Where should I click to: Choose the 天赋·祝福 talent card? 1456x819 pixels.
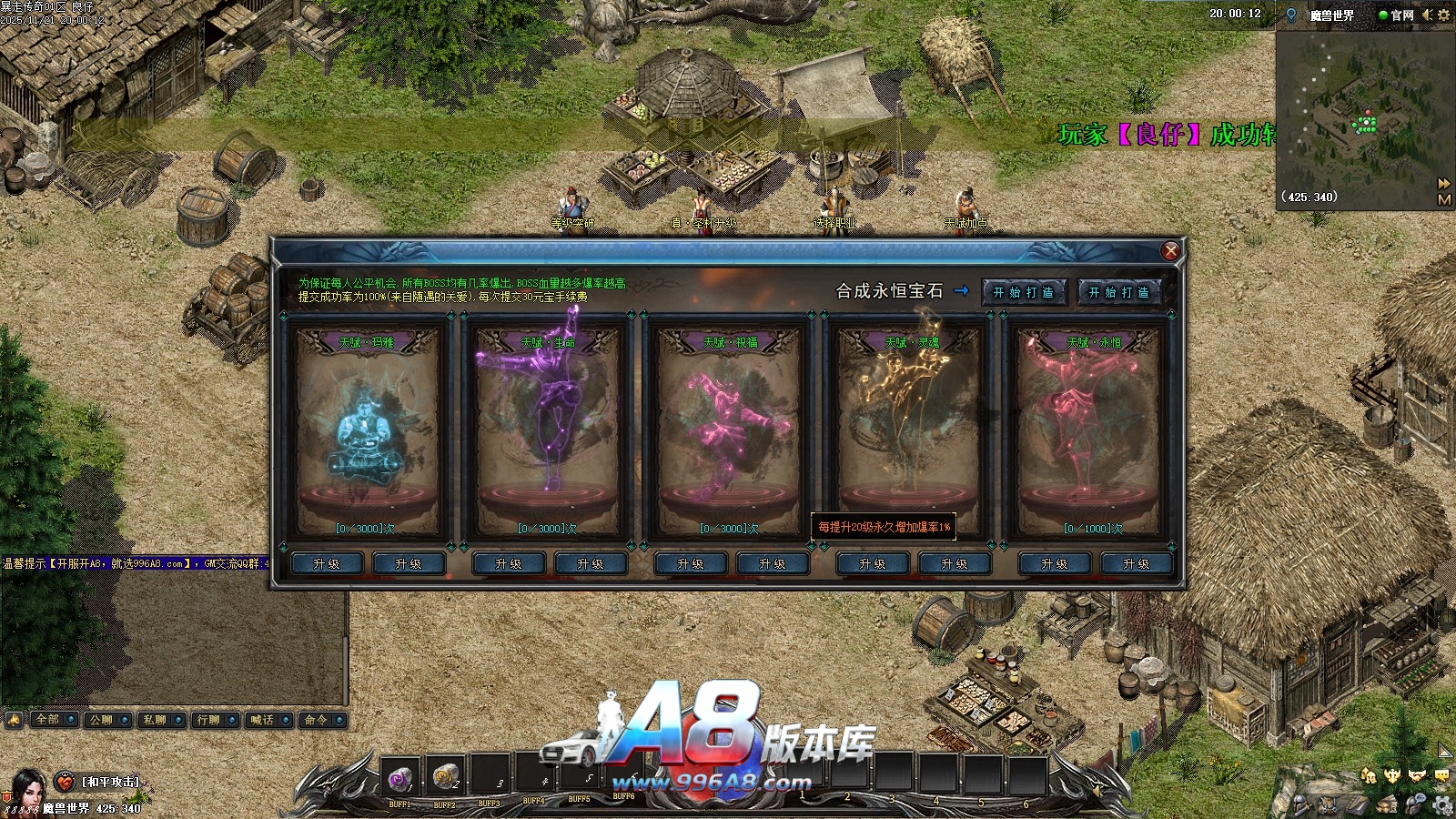(730, 430)
